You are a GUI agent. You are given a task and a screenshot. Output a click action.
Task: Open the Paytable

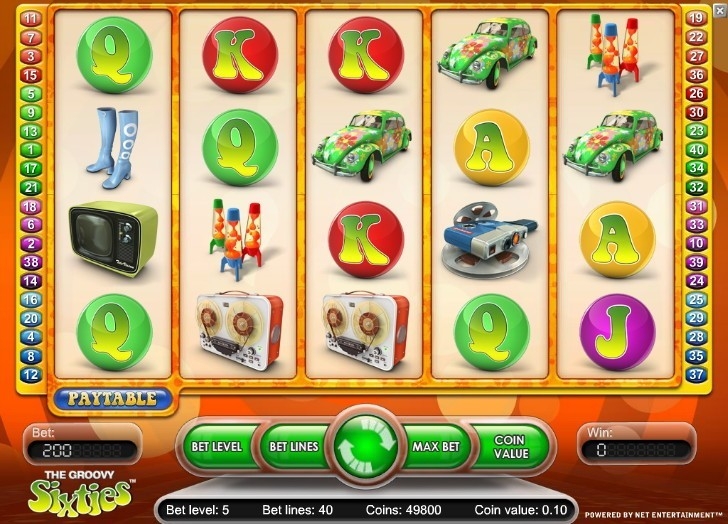click(x=112, y=398)
